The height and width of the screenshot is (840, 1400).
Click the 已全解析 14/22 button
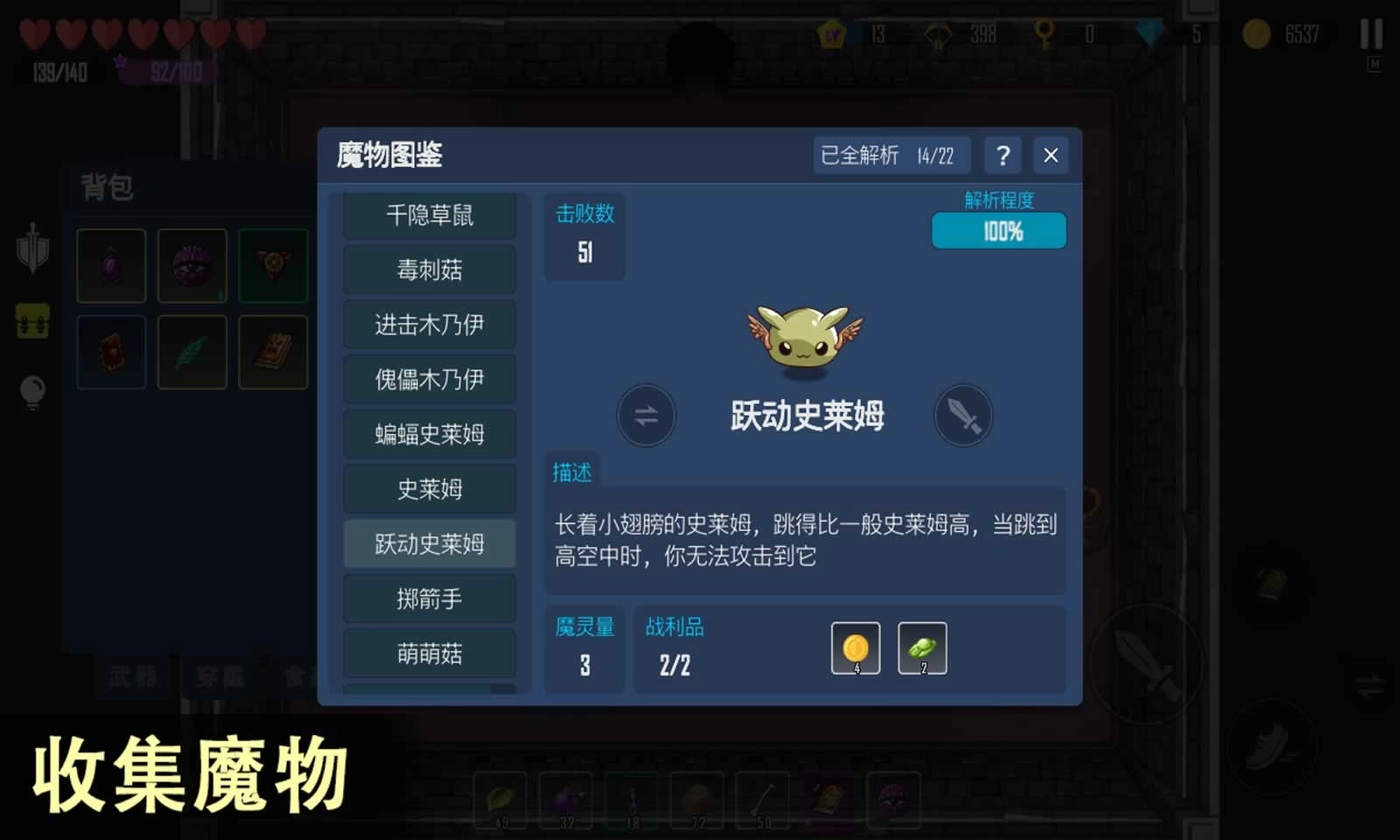click(891, 155)
